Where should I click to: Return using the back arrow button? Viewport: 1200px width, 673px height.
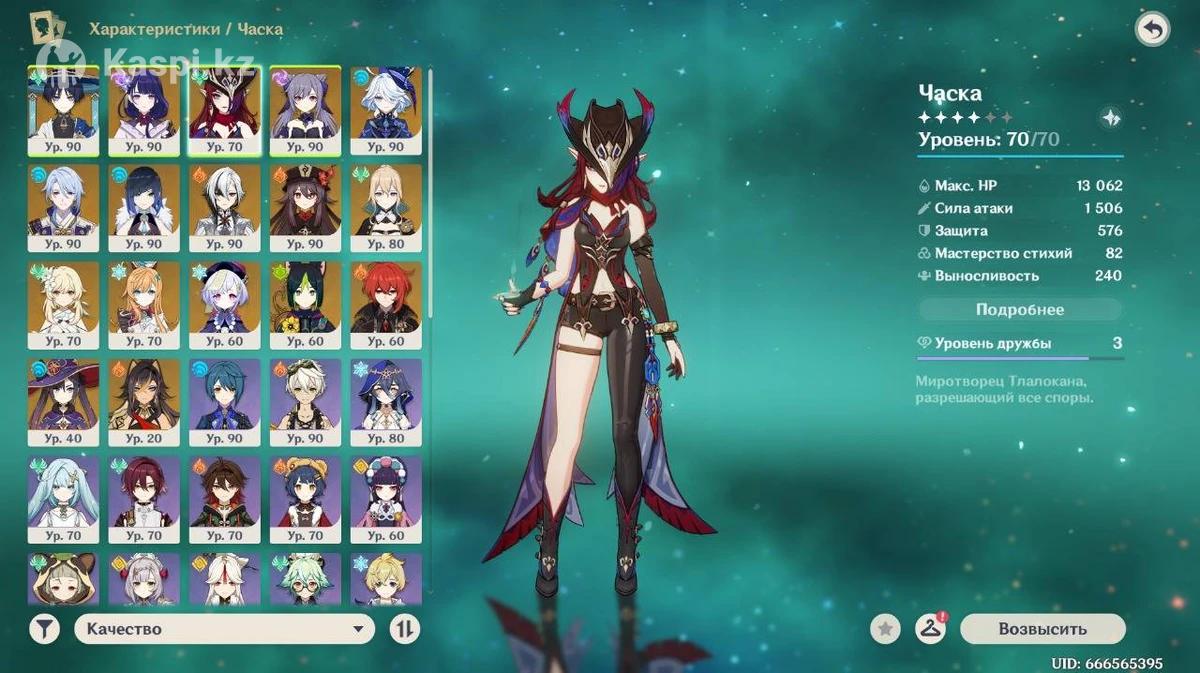click(1152, 30)
